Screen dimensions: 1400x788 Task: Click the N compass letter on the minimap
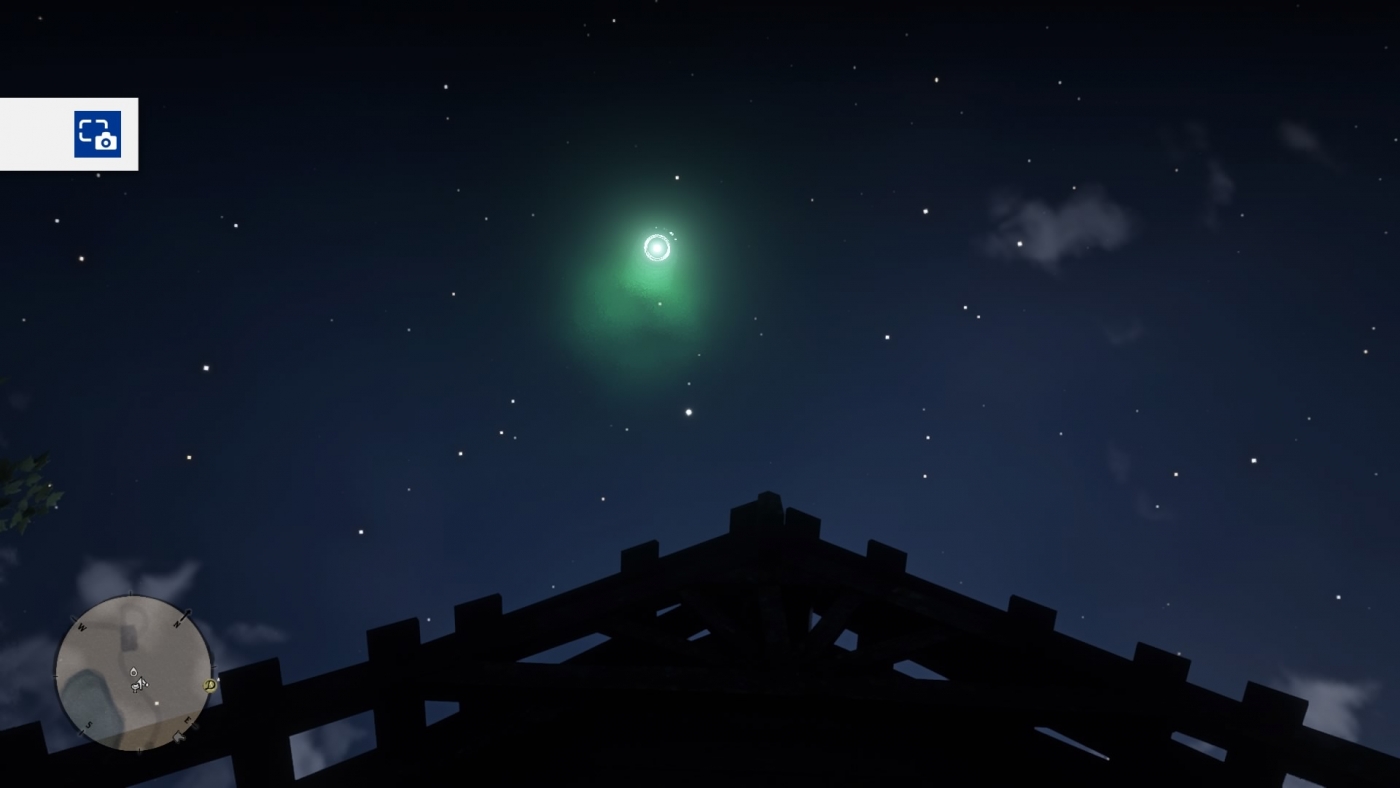[177, 624]
